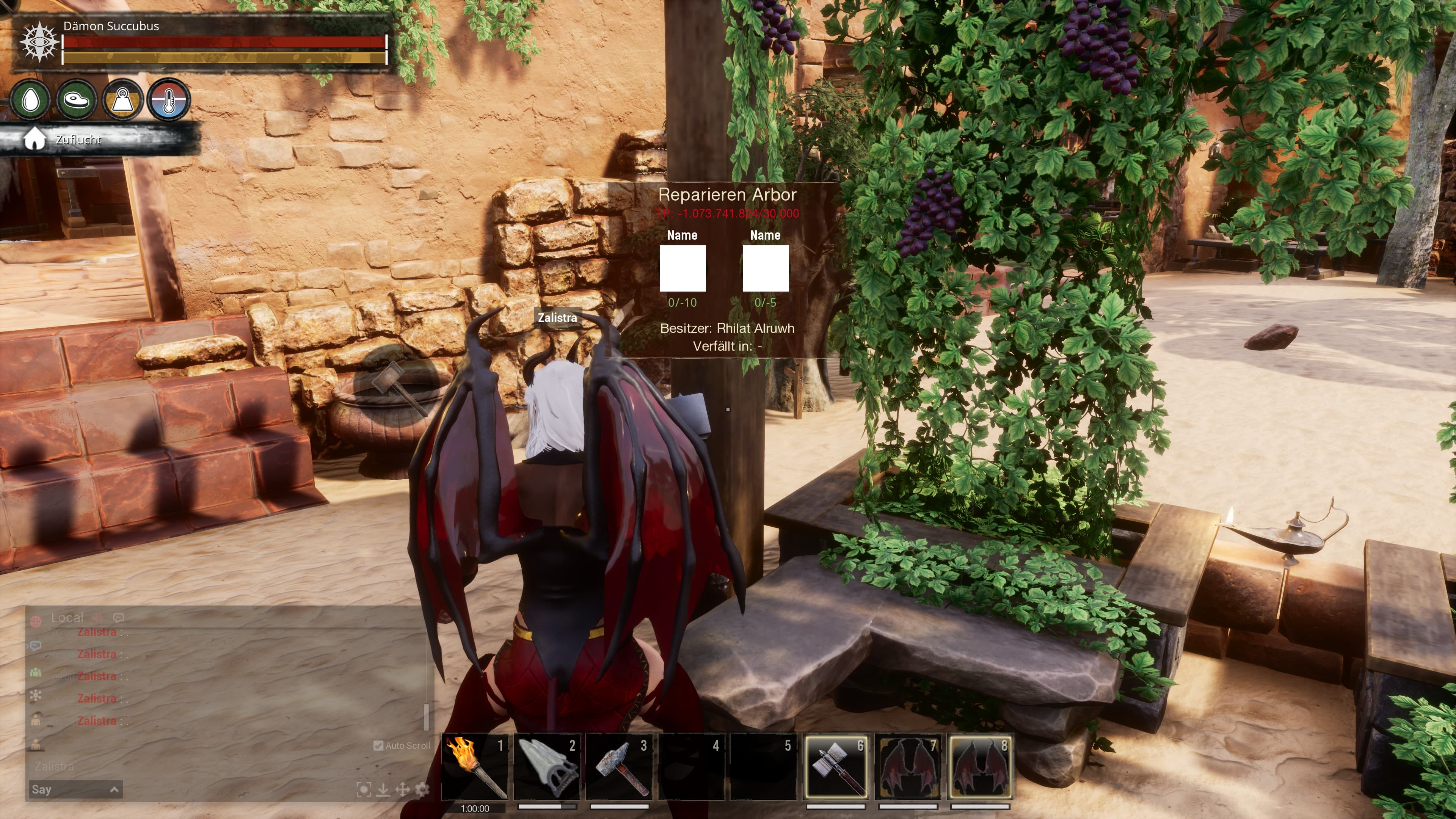Click the weight encumbrance status icon
The height and width of the screenshot is (819, 1456).
[122, 100]
